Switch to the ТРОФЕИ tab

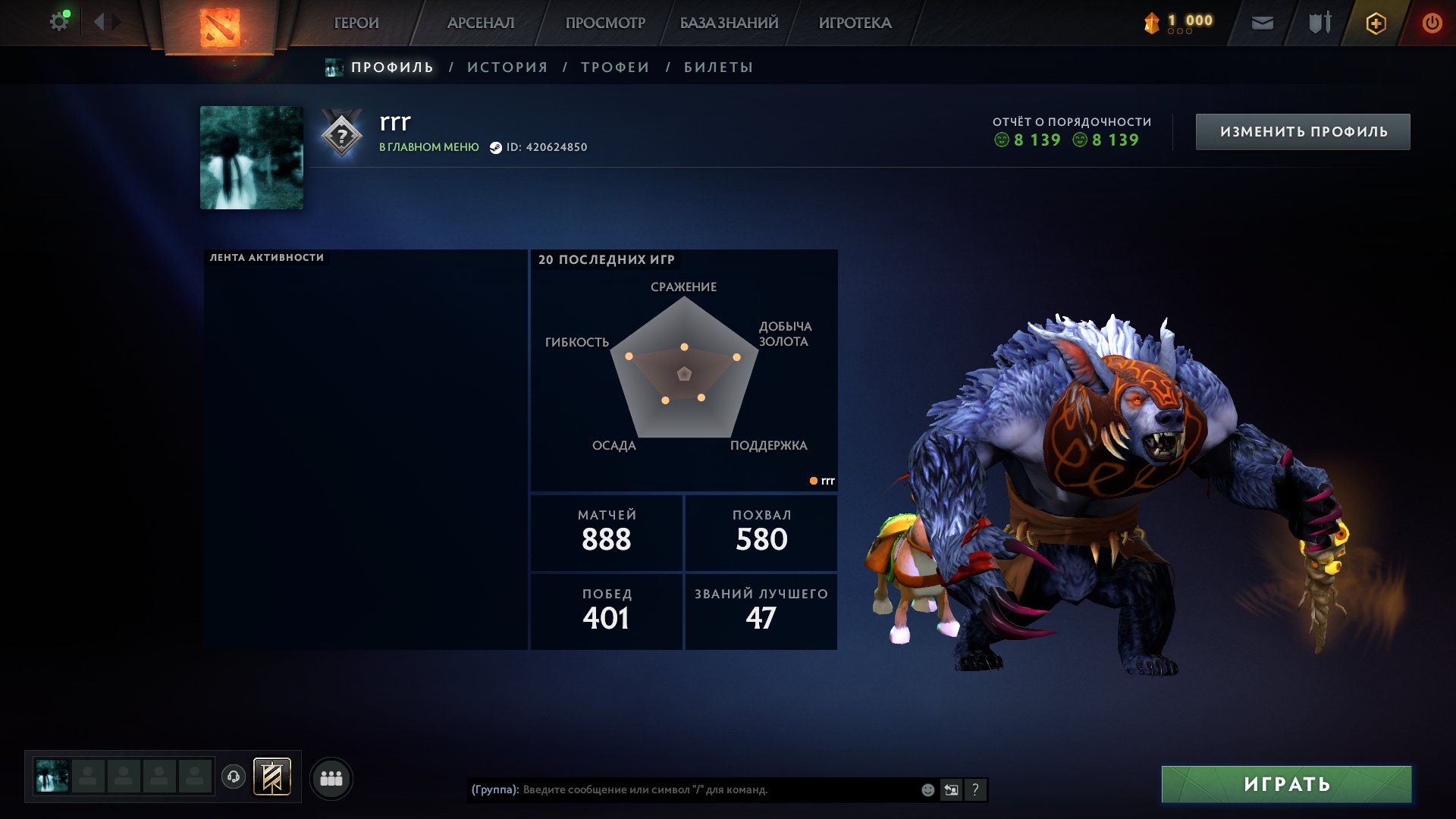click(x=615, y=67)
